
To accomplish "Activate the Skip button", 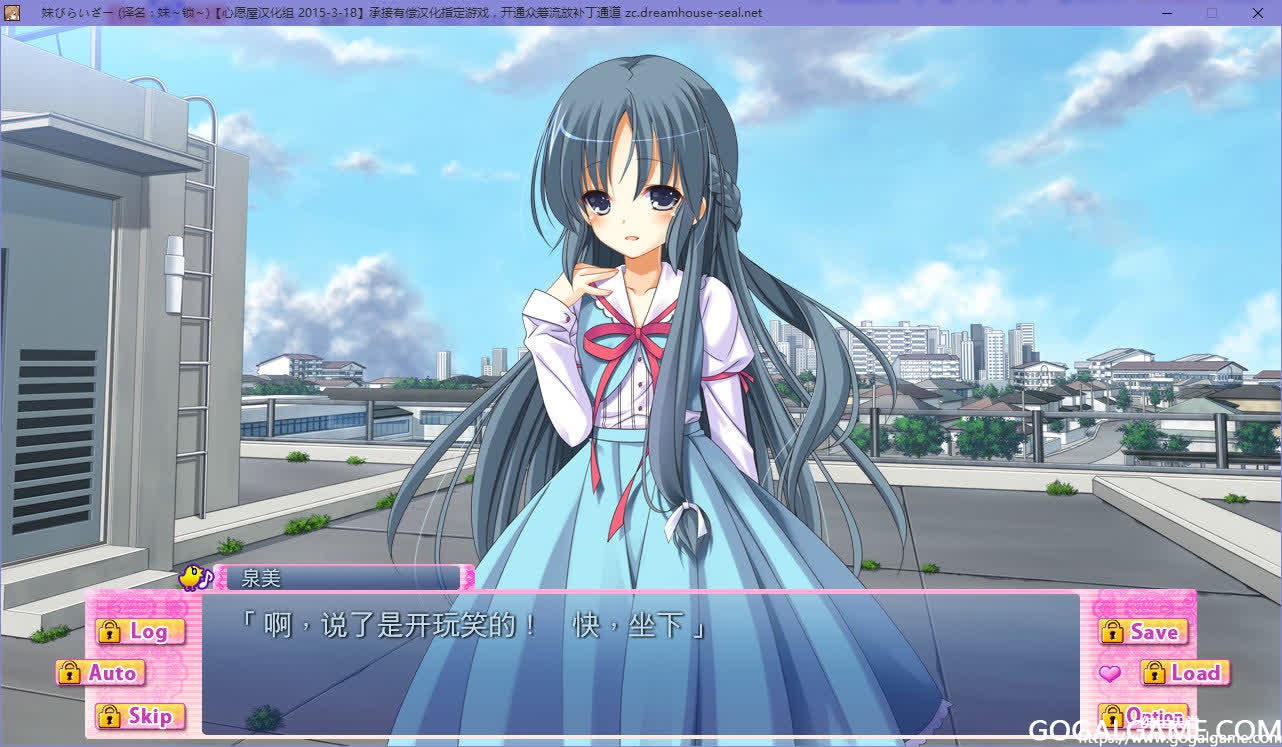I will tap(140, 716).
